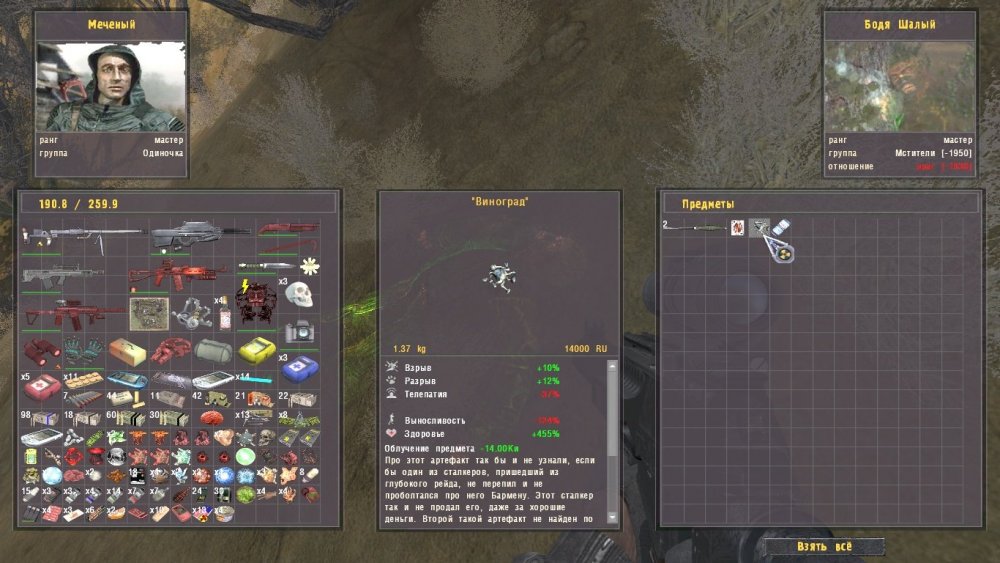1000x563 pixels.
Task: Select the gray duffel bag item
Action: click(214, 351)
